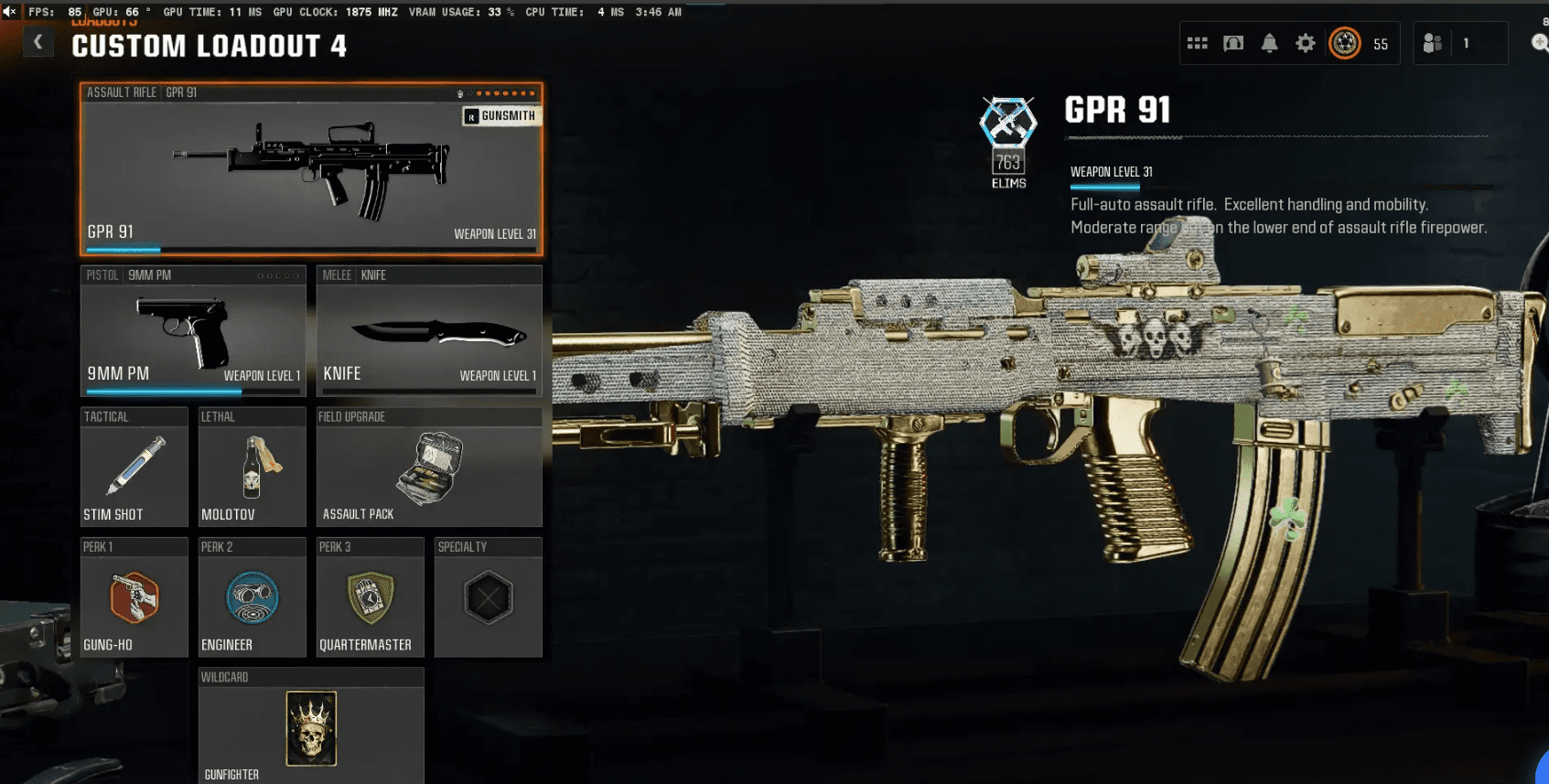Select the Quartermaster perk icon
1549x784 pixels.
pyautogui.click(x=370, y=597)
